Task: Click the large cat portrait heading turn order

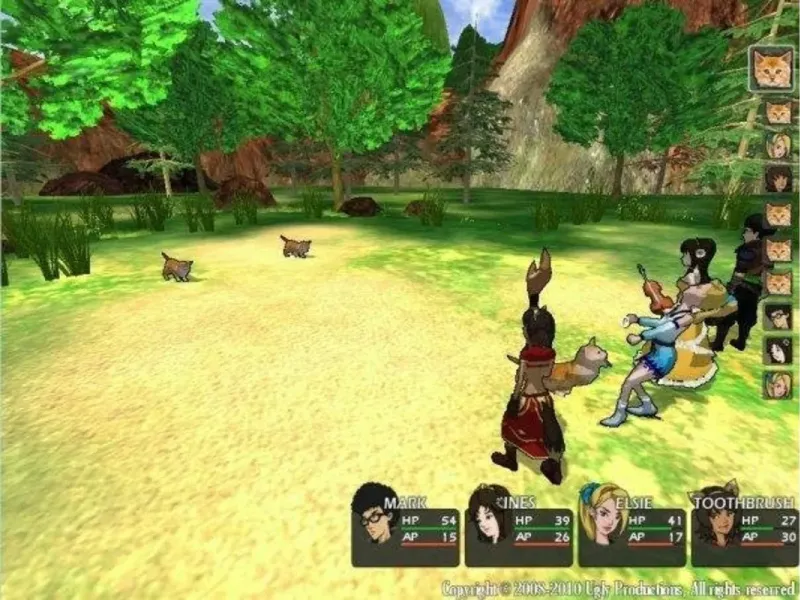Action: coord(773,69)
